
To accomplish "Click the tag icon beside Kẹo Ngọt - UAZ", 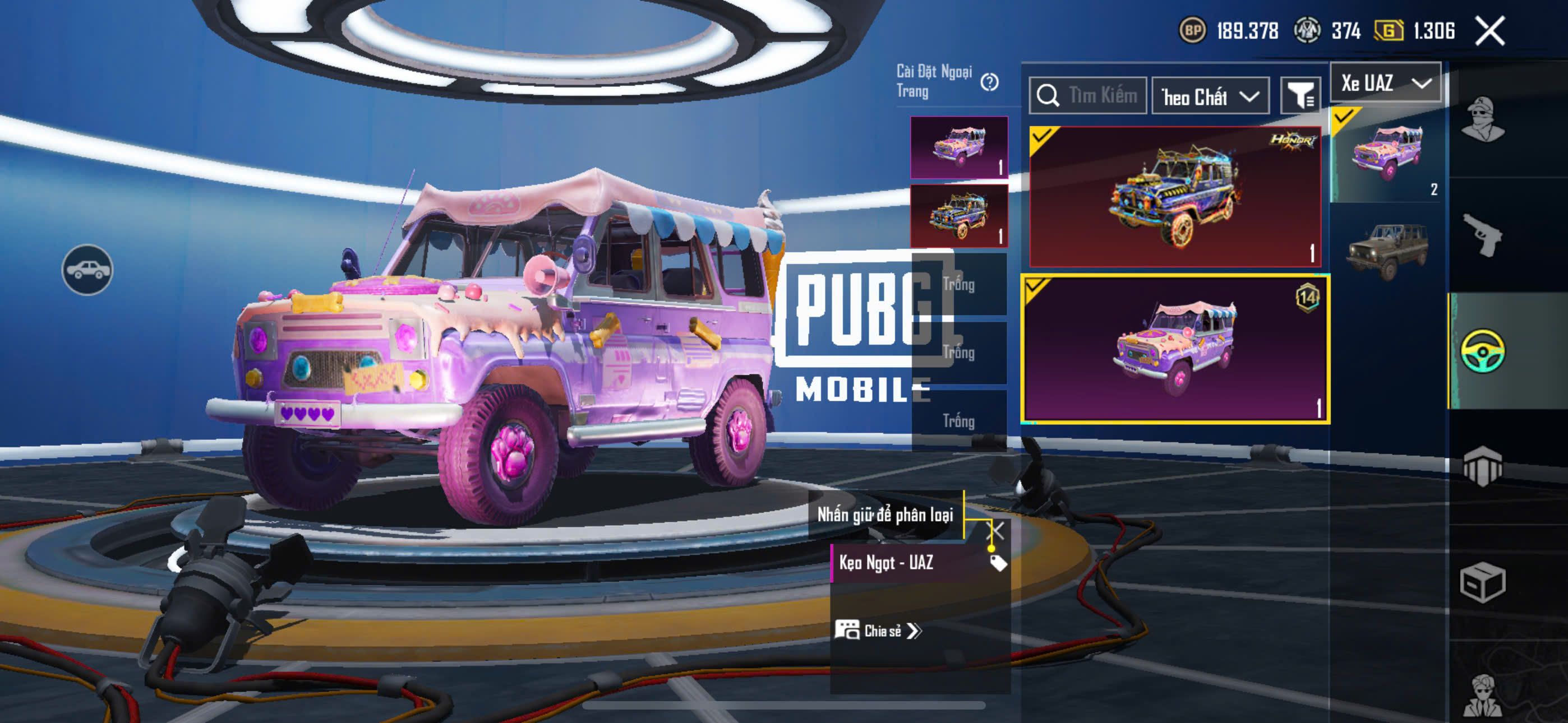I will tap(998, 563).
